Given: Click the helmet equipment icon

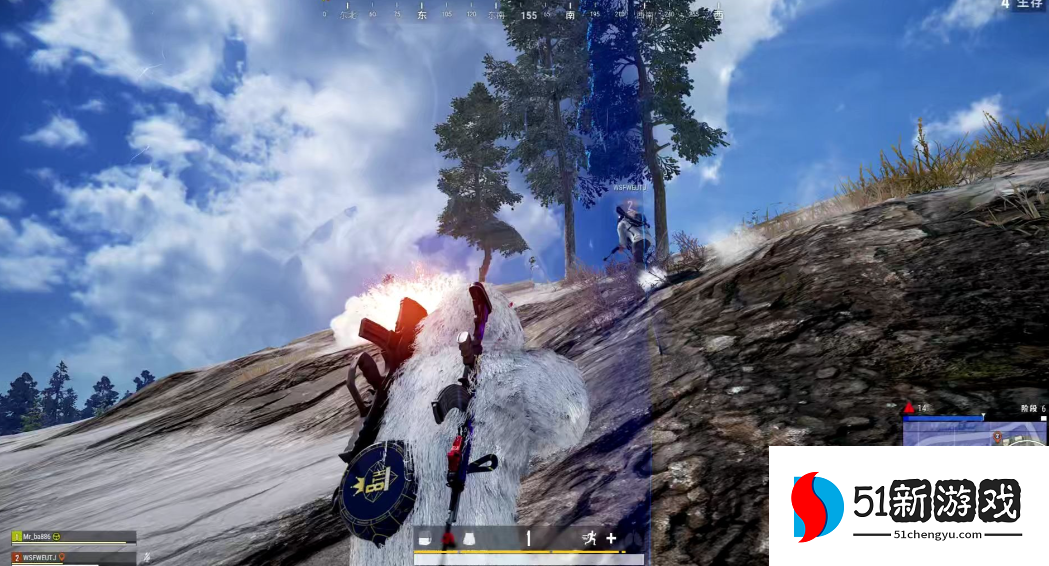Looking at the screenshot, I should [x=424, y=539].
